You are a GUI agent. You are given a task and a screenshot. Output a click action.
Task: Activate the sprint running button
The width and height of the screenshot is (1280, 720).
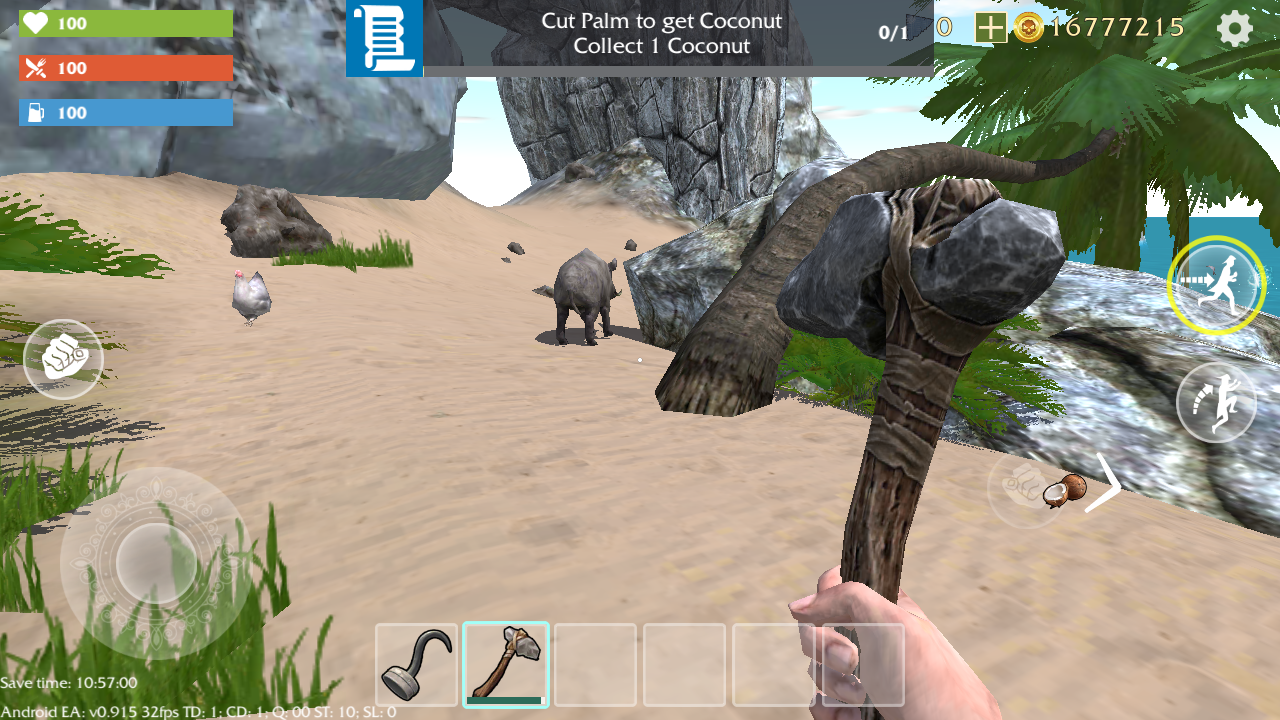pos(1215,286)
